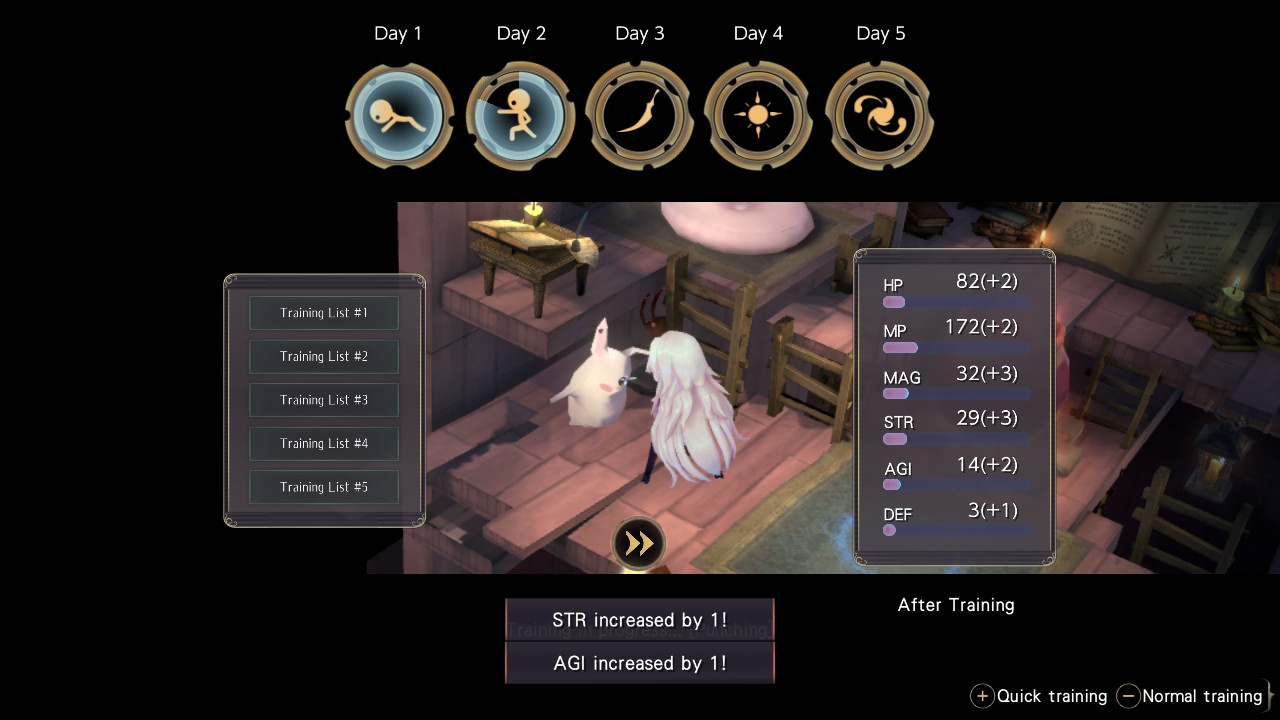Select Training List #1
Viewport: 1280px width, 720px height.
click(x=324, y=313)
